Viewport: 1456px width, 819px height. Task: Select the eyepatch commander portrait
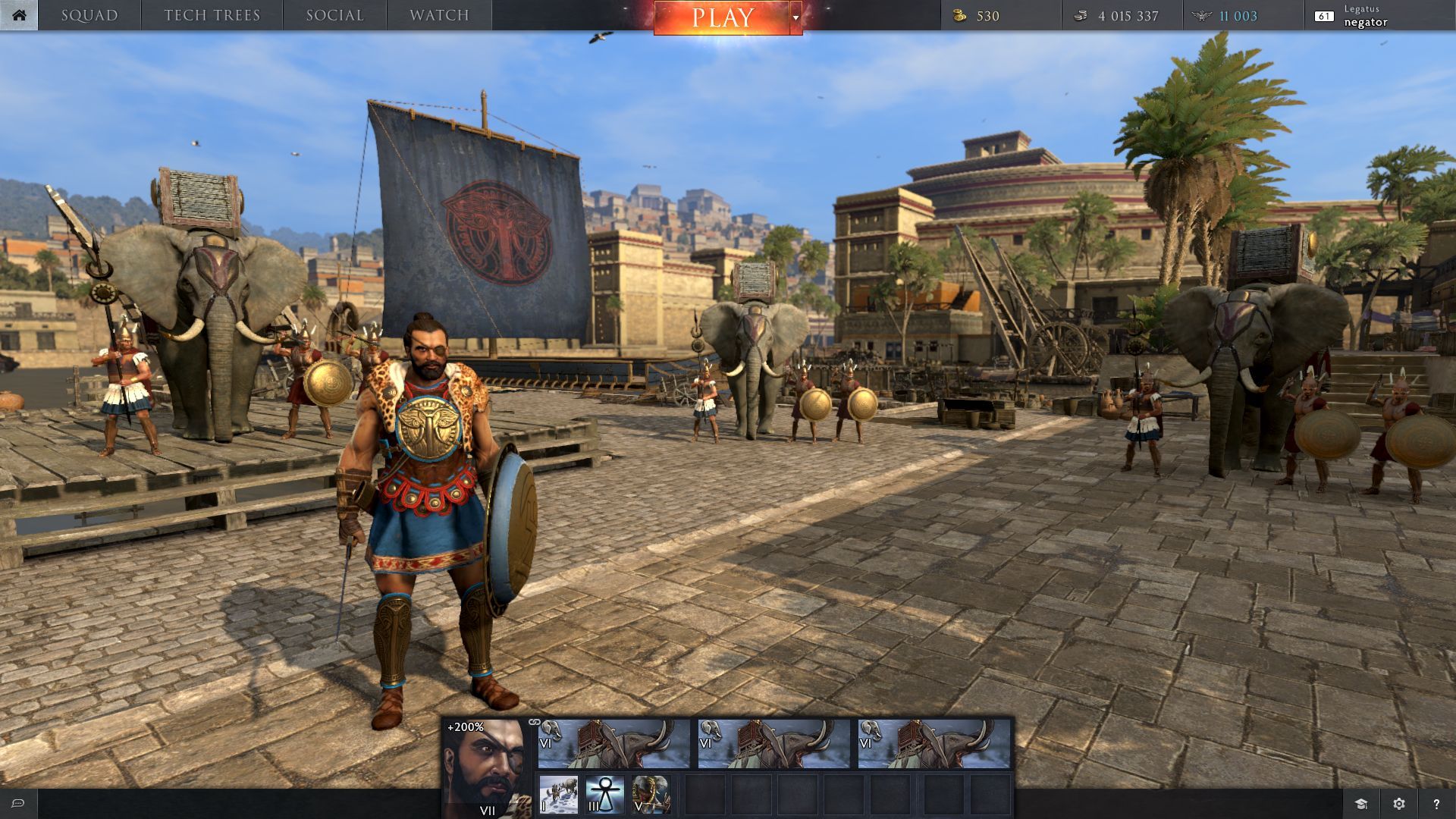coord(485,766)
